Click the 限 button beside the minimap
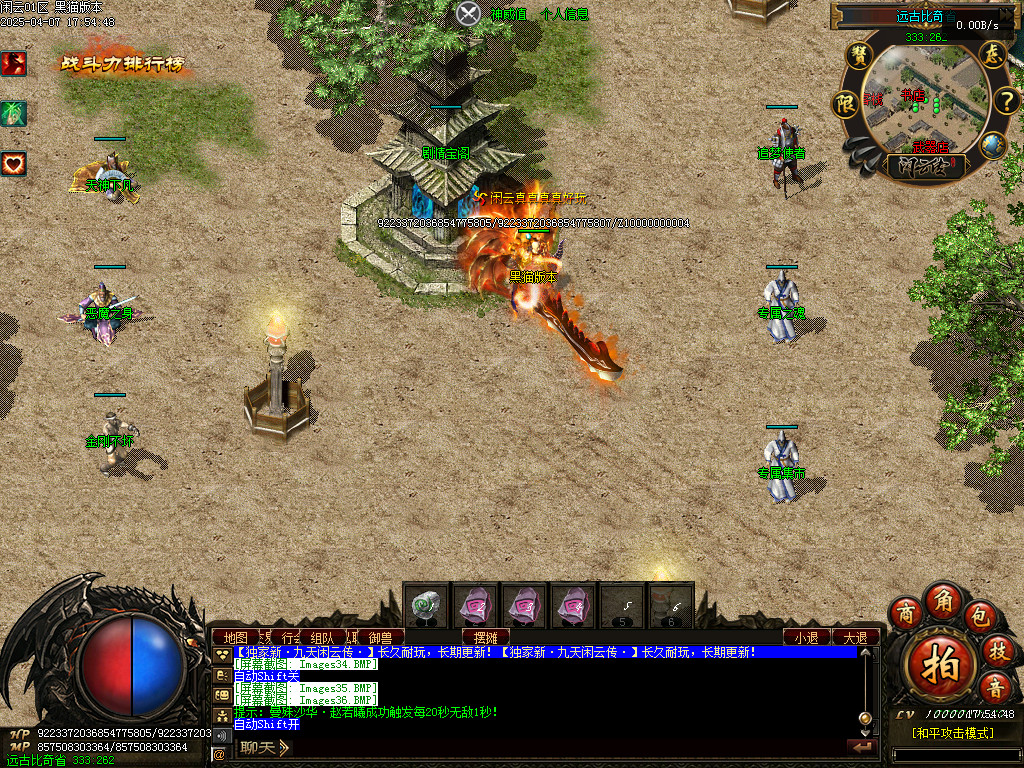1024x768 pixels. pos(846,103)
